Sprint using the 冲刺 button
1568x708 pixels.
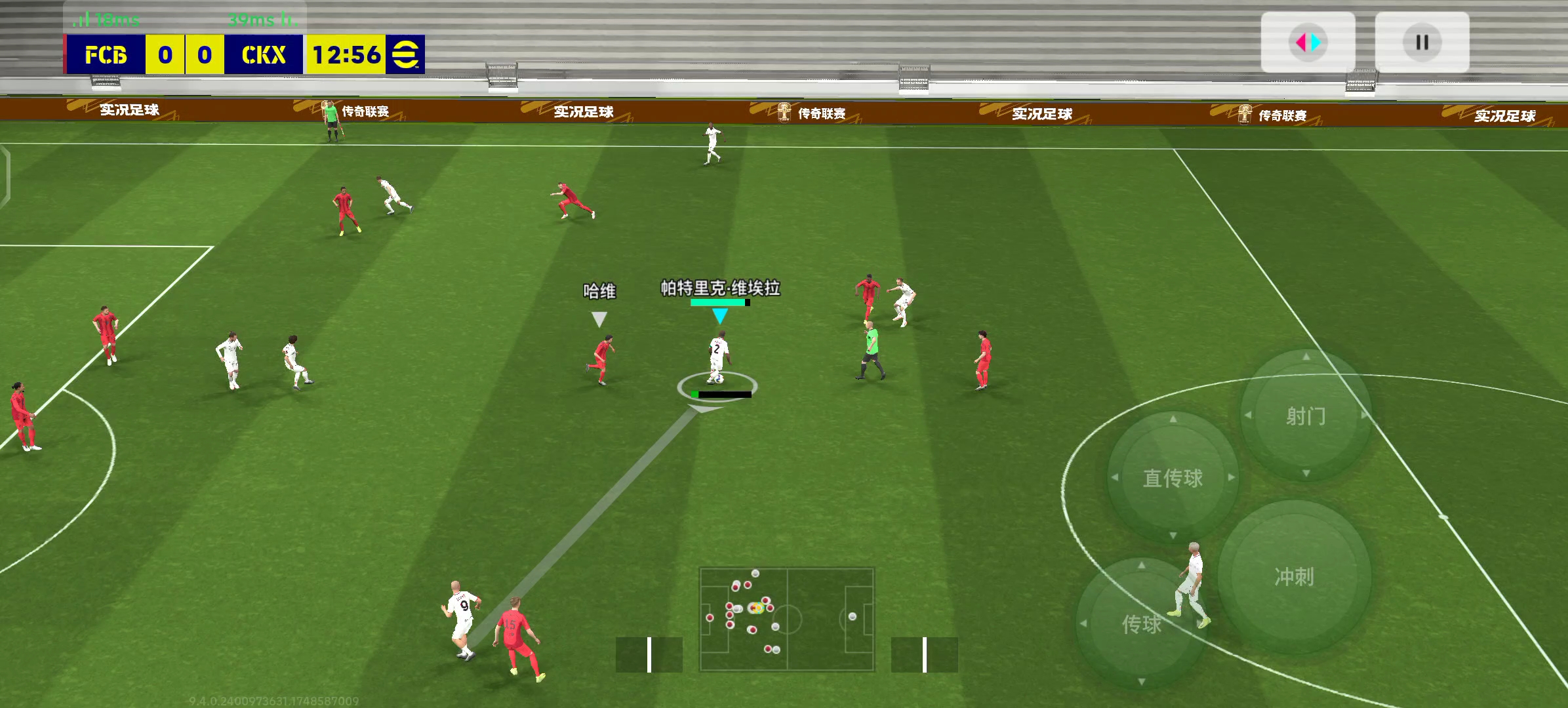1294,576
